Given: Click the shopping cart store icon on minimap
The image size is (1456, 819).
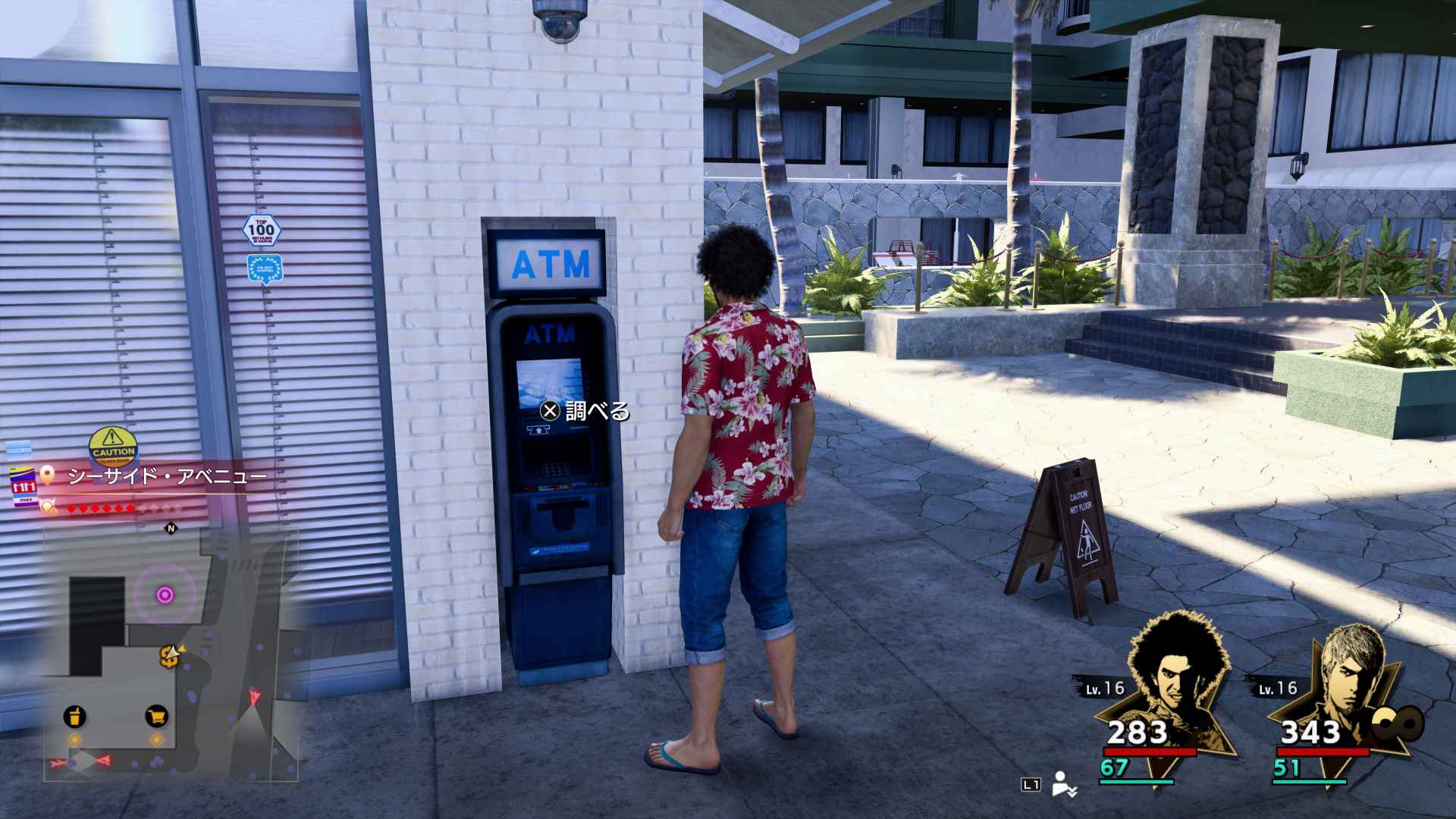Looking at the screenshot, I should point(155,717).
